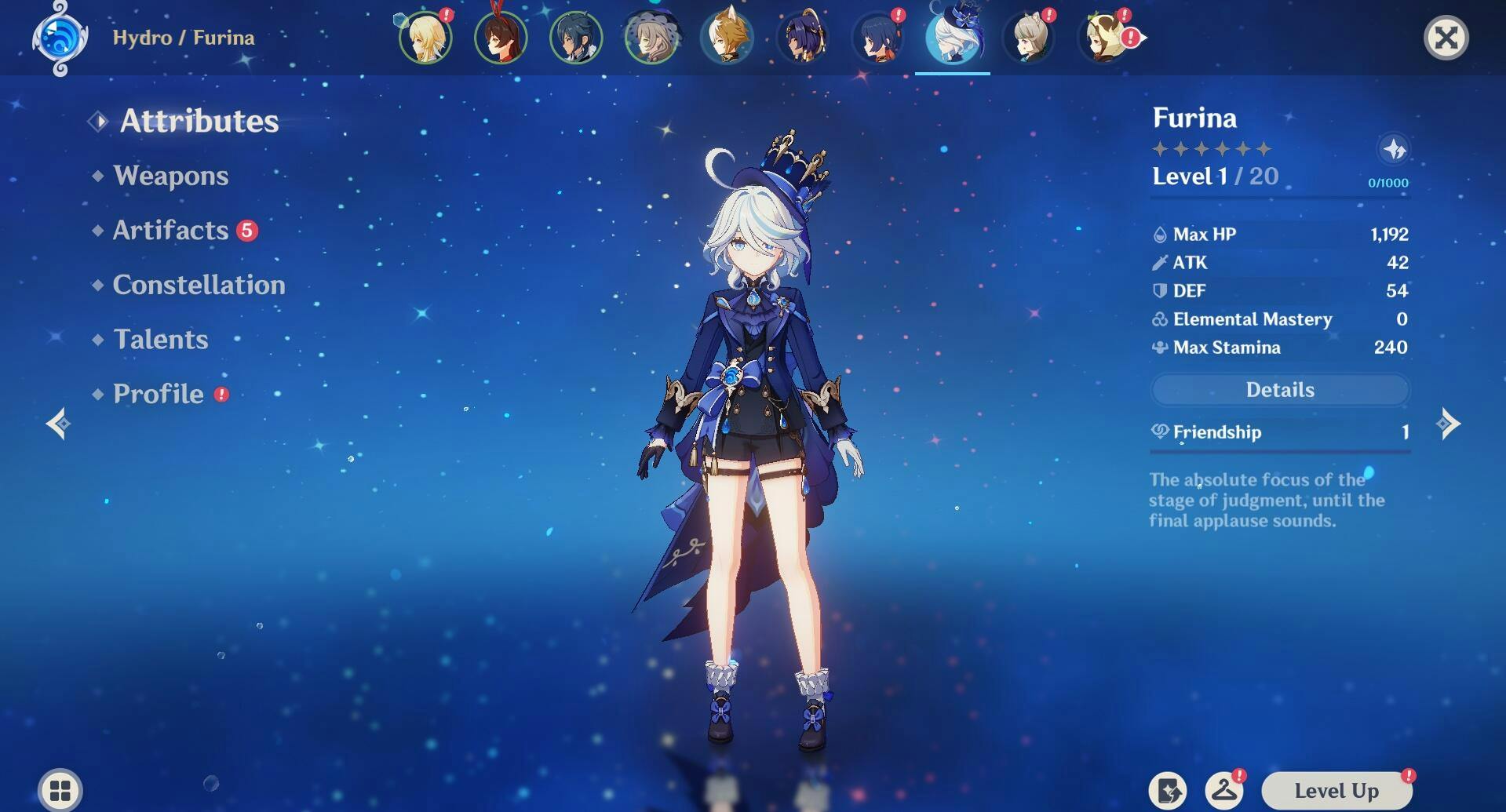This screenshot has width=1506, height=812.
Task: Click the Level Up button
Action: pos(1336,791)
